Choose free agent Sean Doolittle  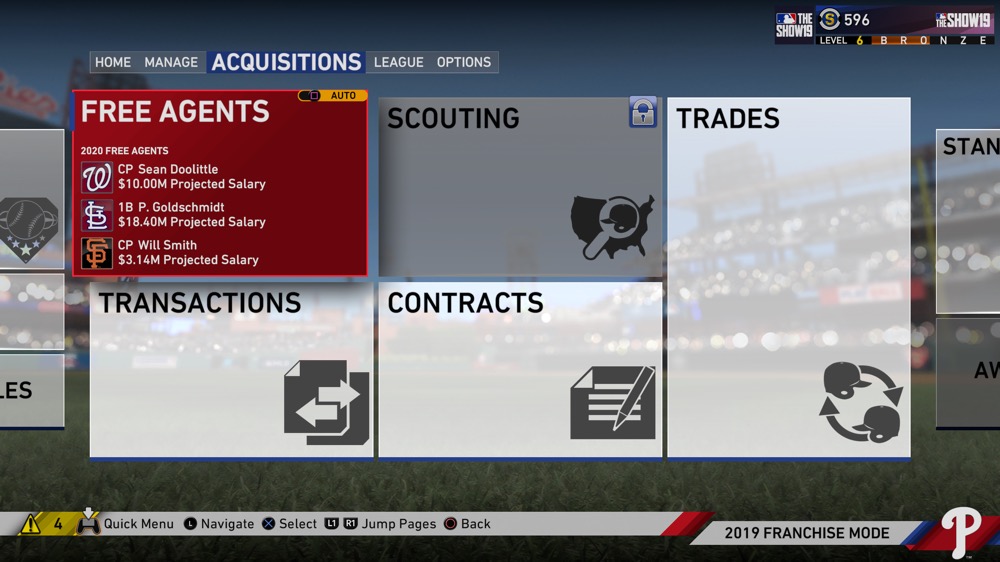coord(191,177)
